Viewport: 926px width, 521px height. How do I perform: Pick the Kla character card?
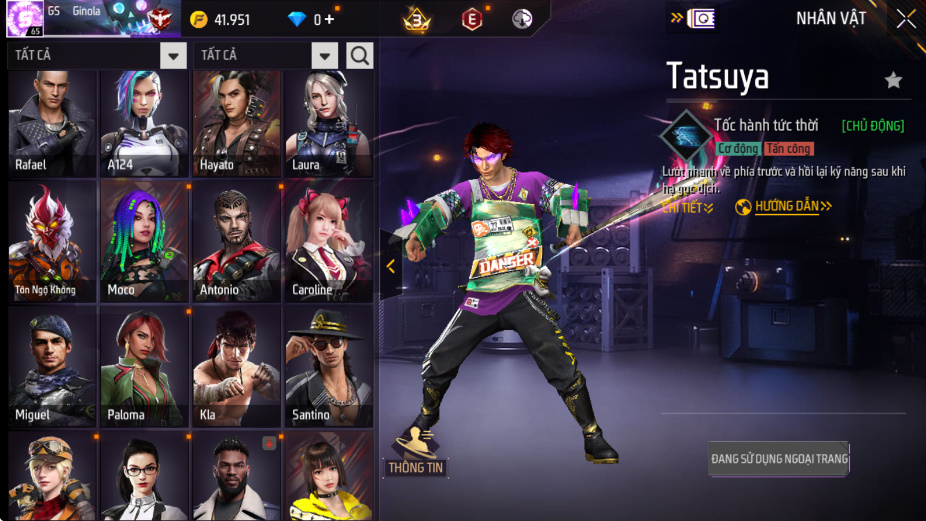[236, 366]
